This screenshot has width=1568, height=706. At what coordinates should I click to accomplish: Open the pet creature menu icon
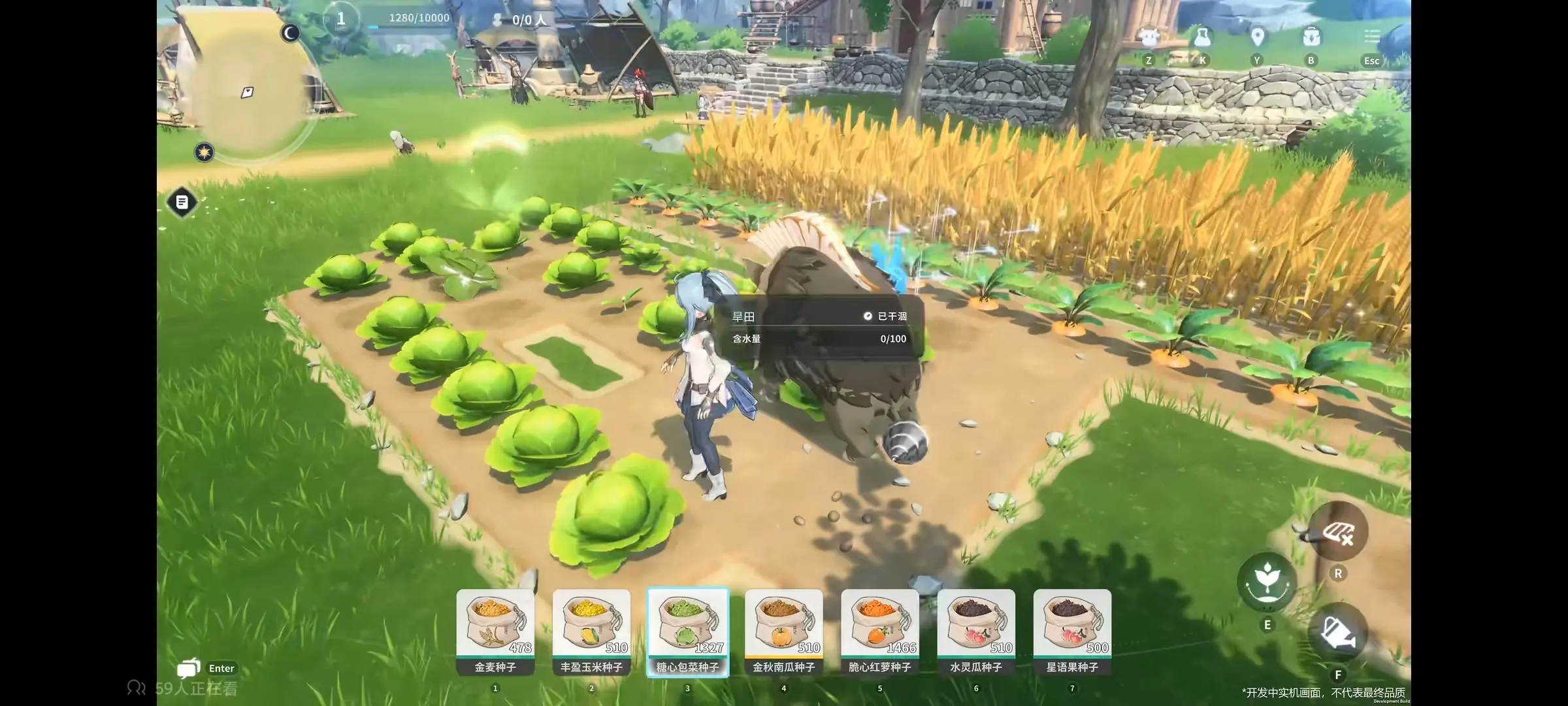(x=1149, y=38)
